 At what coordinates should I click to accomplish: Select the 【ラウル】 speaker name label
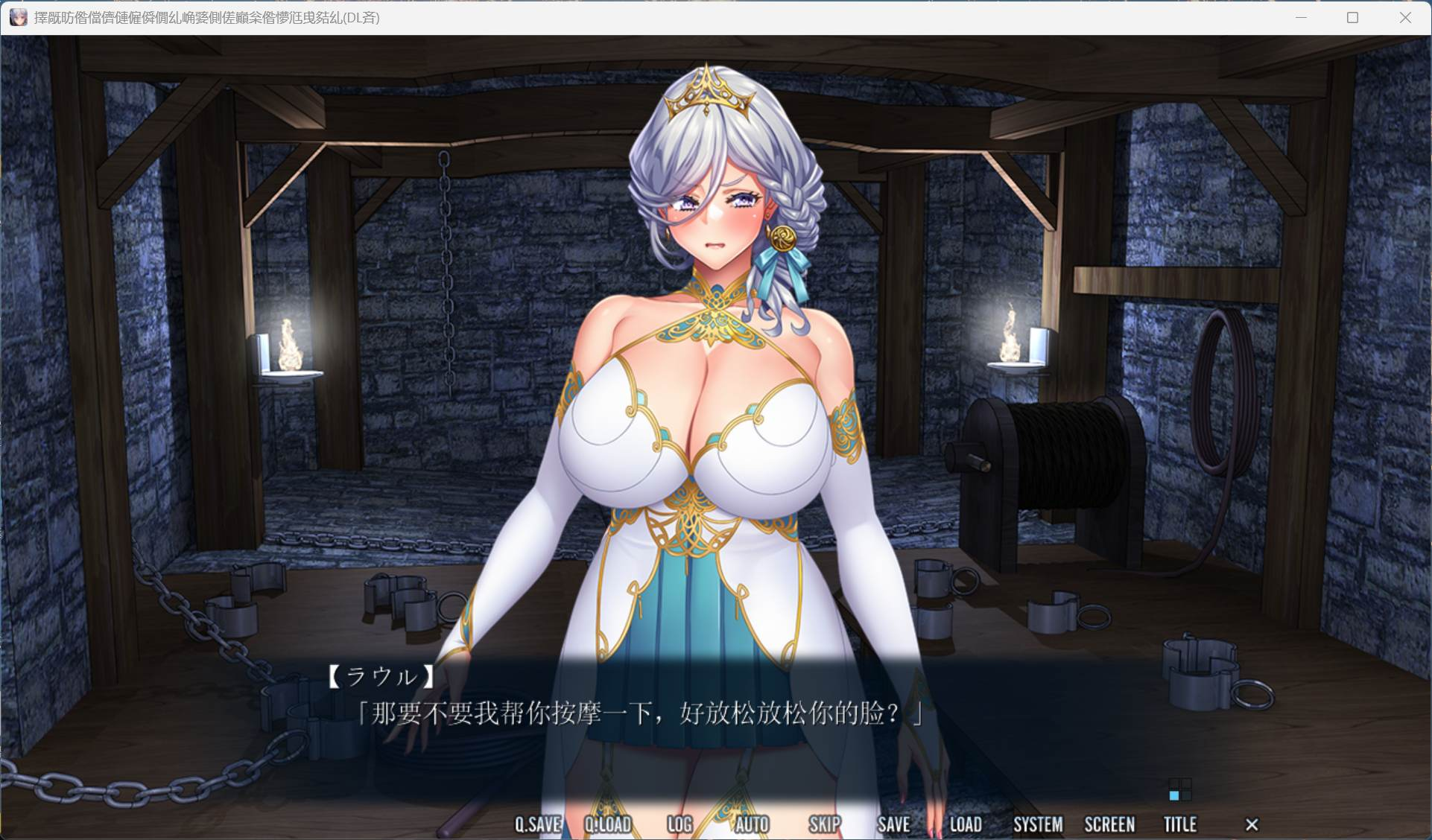coord(380,676)
